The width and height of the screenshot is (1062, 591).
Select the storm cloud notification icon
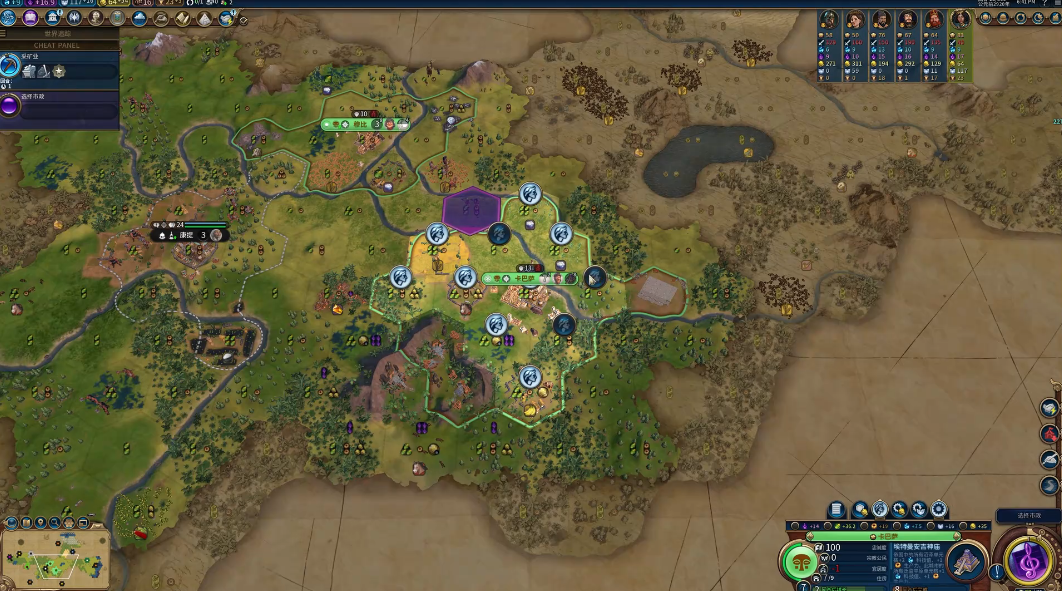1049,408
